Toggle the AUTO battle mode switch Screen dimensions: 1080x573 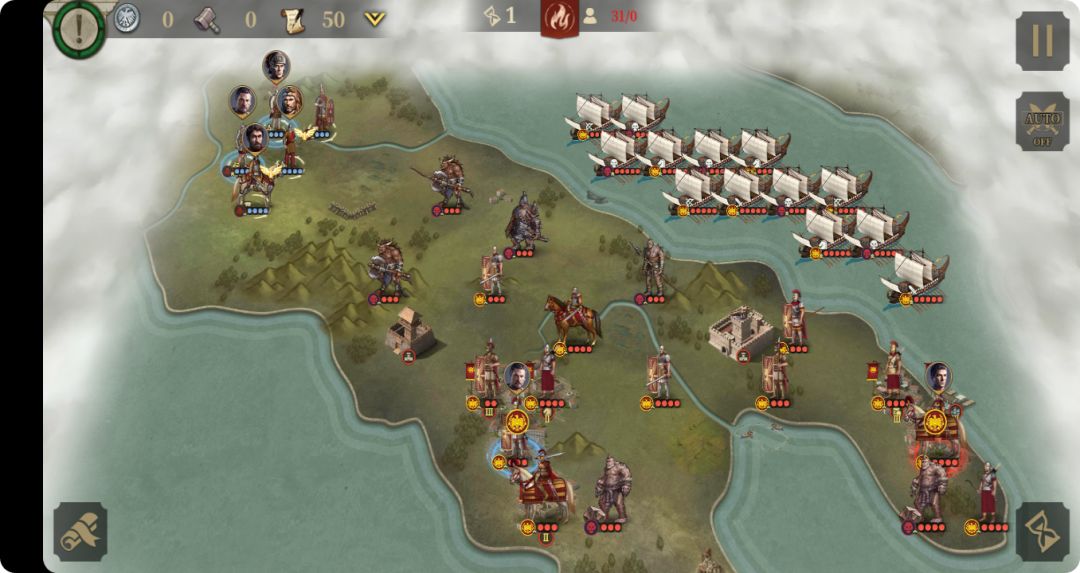1042,122
